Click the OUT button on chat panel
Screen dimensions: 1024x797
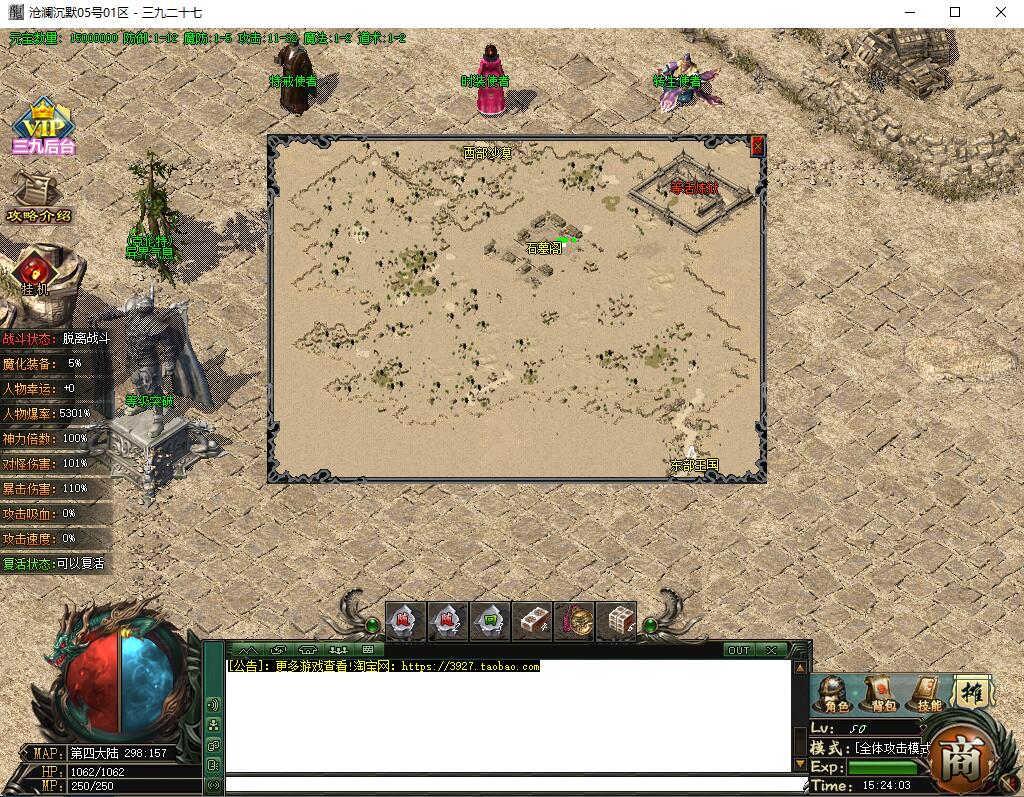pos(738,650)
